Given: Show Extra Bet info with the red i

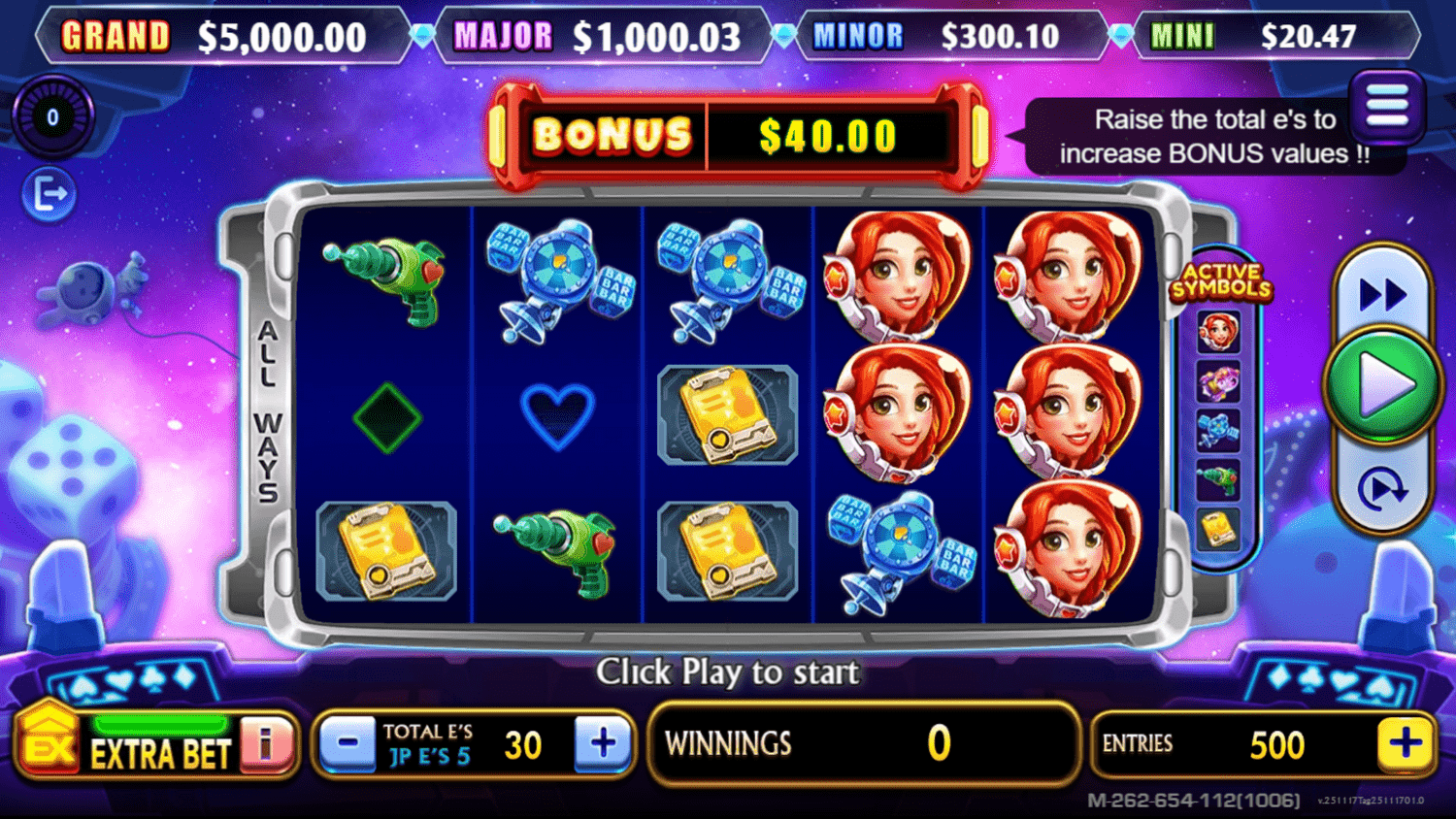Looking at the screenshot, I should click(x=265, y=745).
